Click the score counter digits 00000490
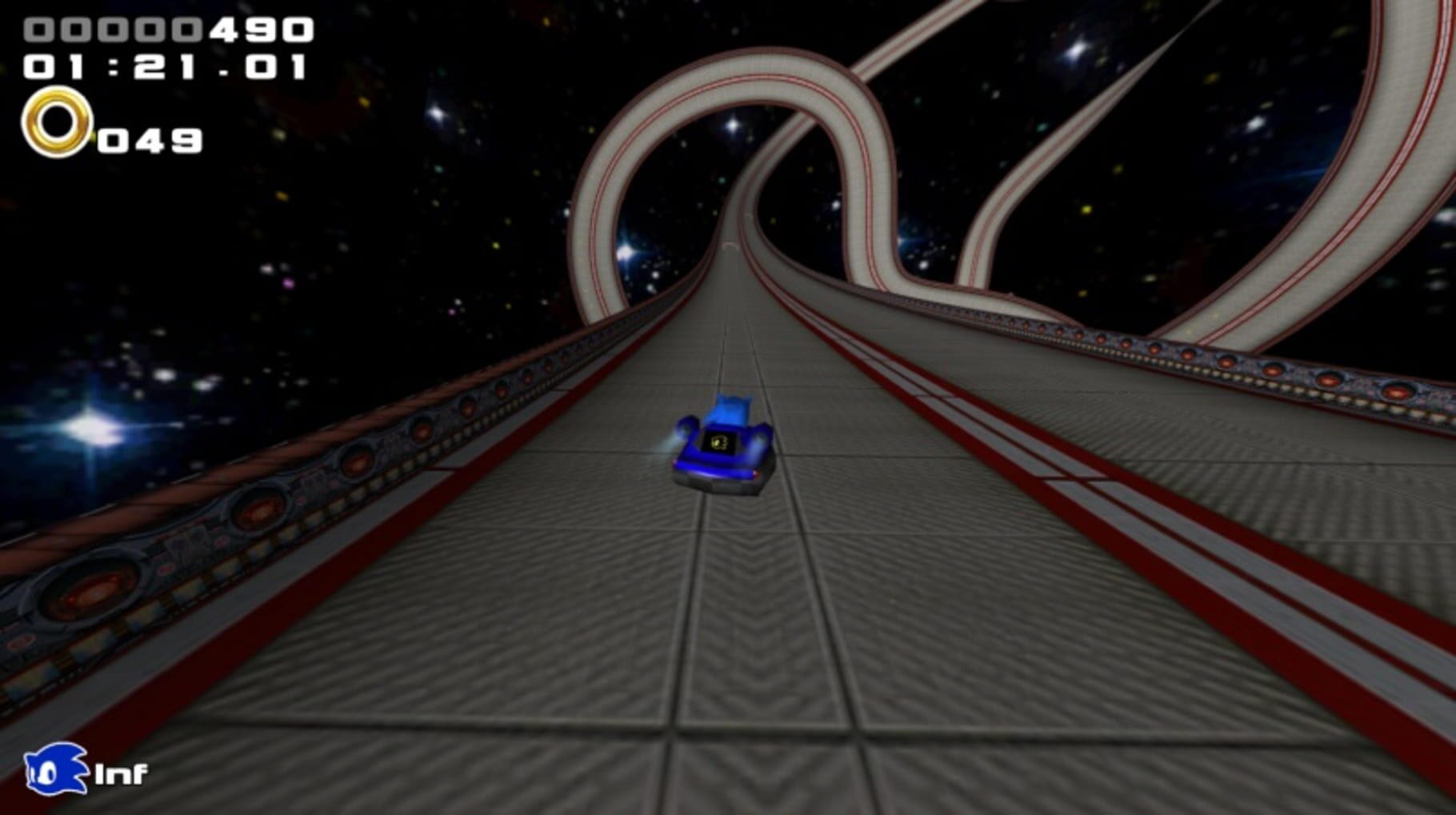This screenshot has height=815, width=1456. (164, 30)
